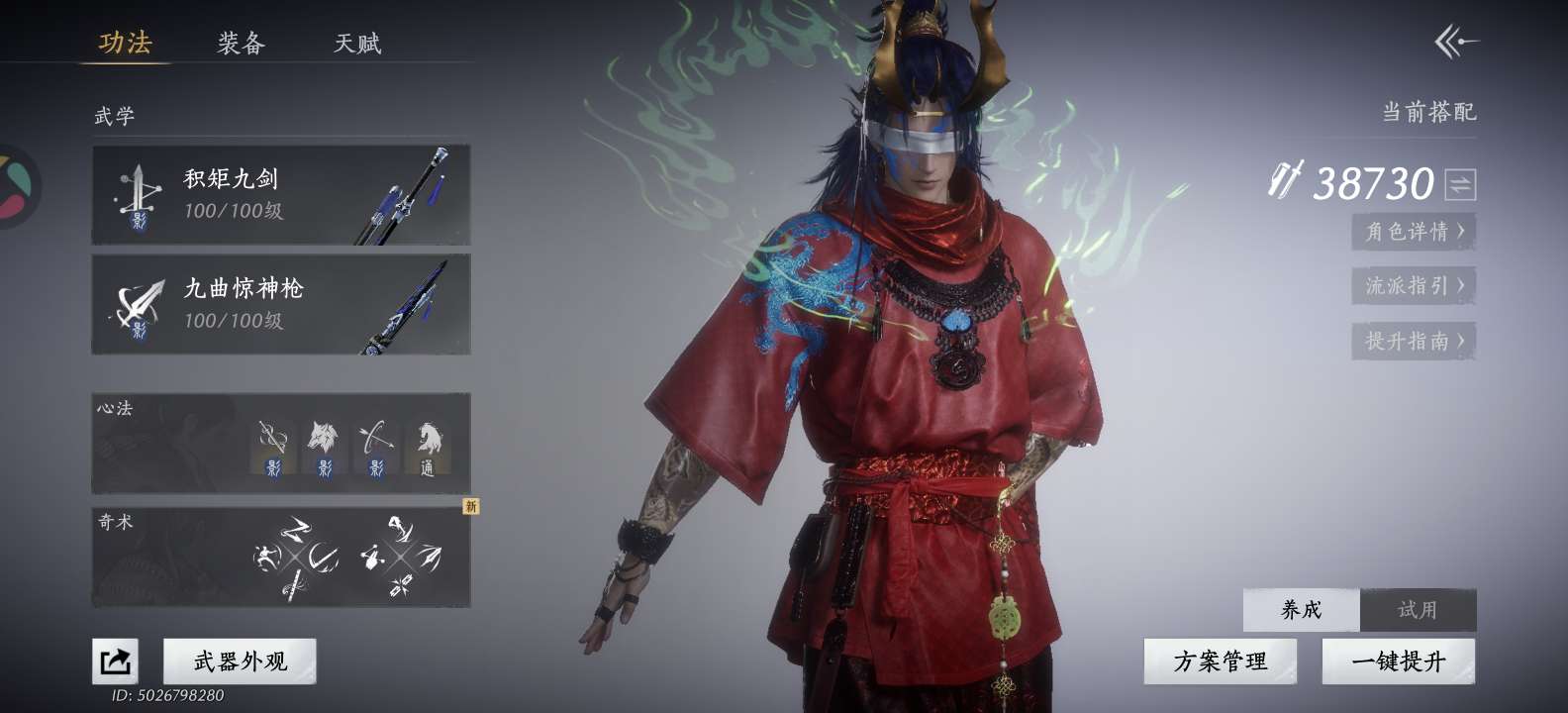Viewport: 1568px width, 713px height.
Task: Go back with the arrow button
Action: pyautogui.click(x=1455, y=42)
